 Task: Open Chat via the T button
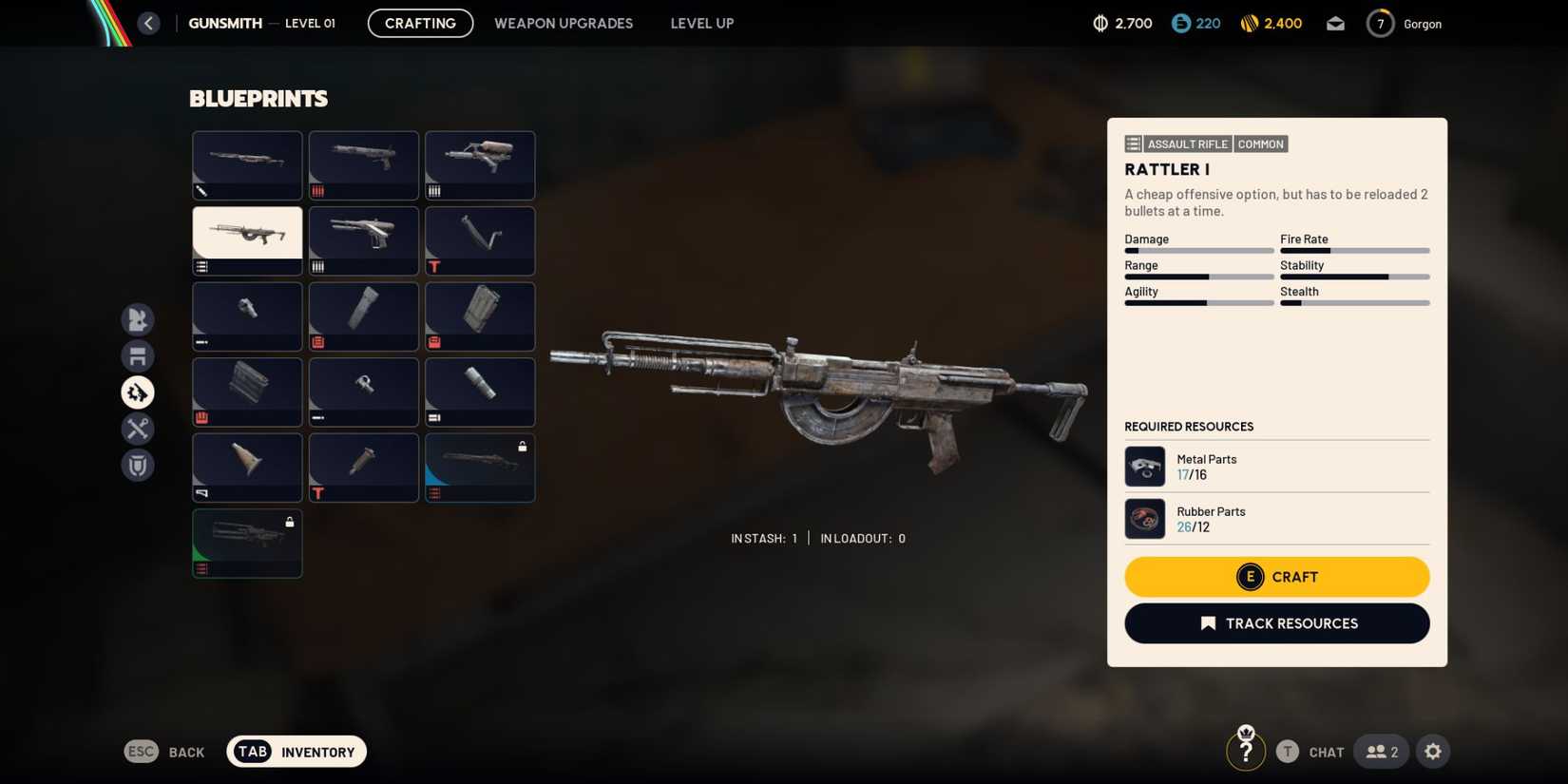(1288, 751)
